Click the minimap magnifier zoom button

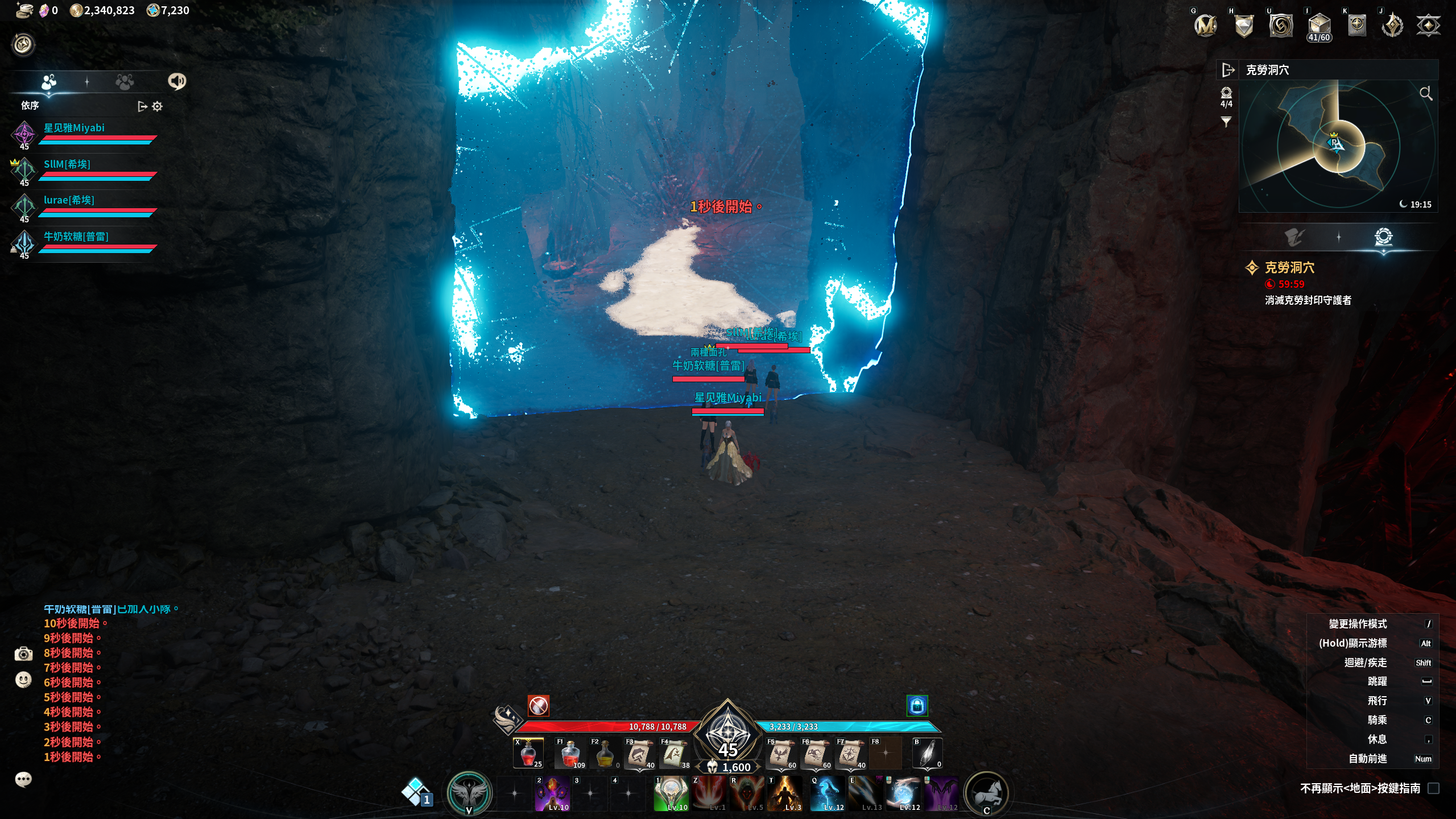1425,93
